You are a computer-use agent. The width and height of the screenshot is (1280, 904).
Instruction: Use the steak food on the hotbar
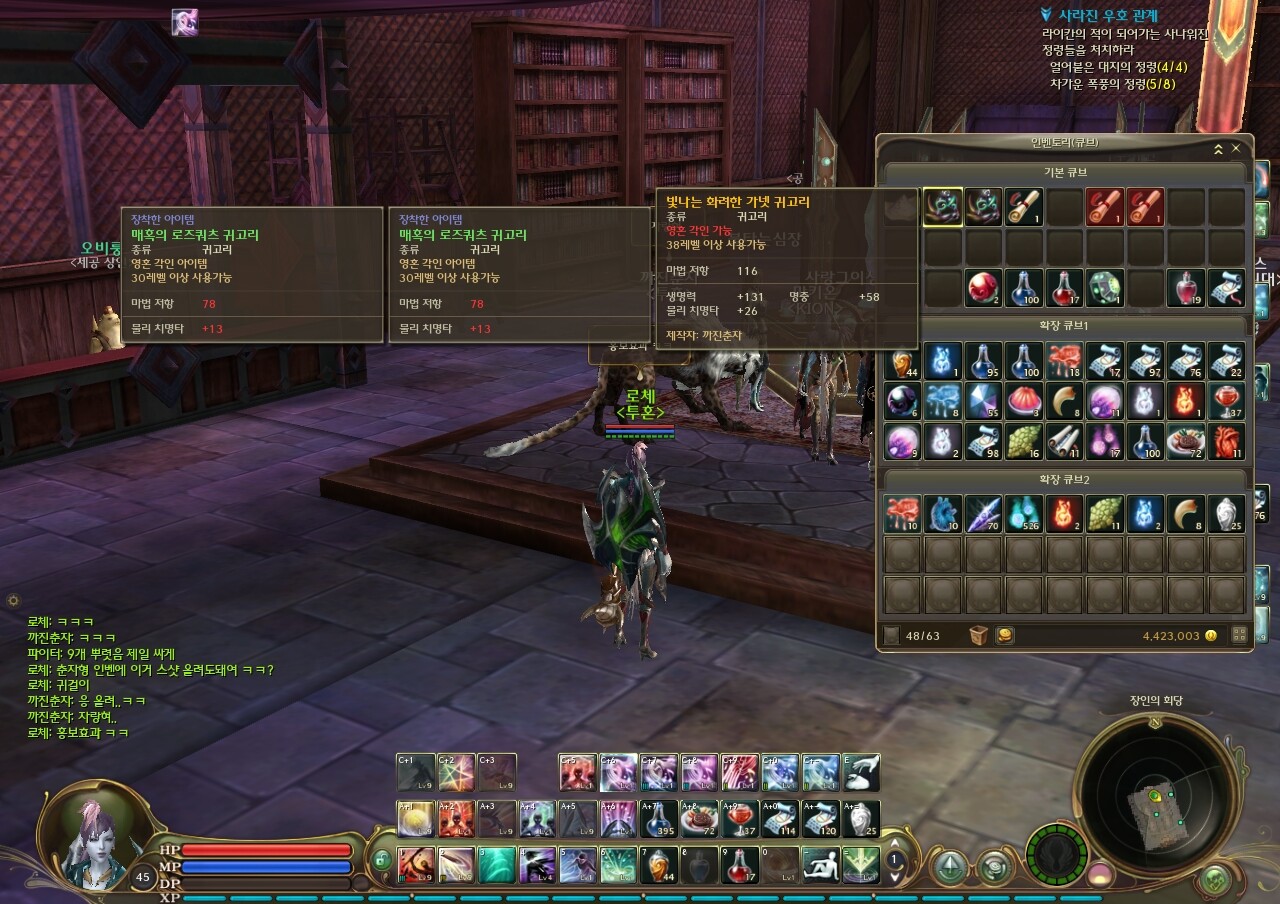[699, 819]
